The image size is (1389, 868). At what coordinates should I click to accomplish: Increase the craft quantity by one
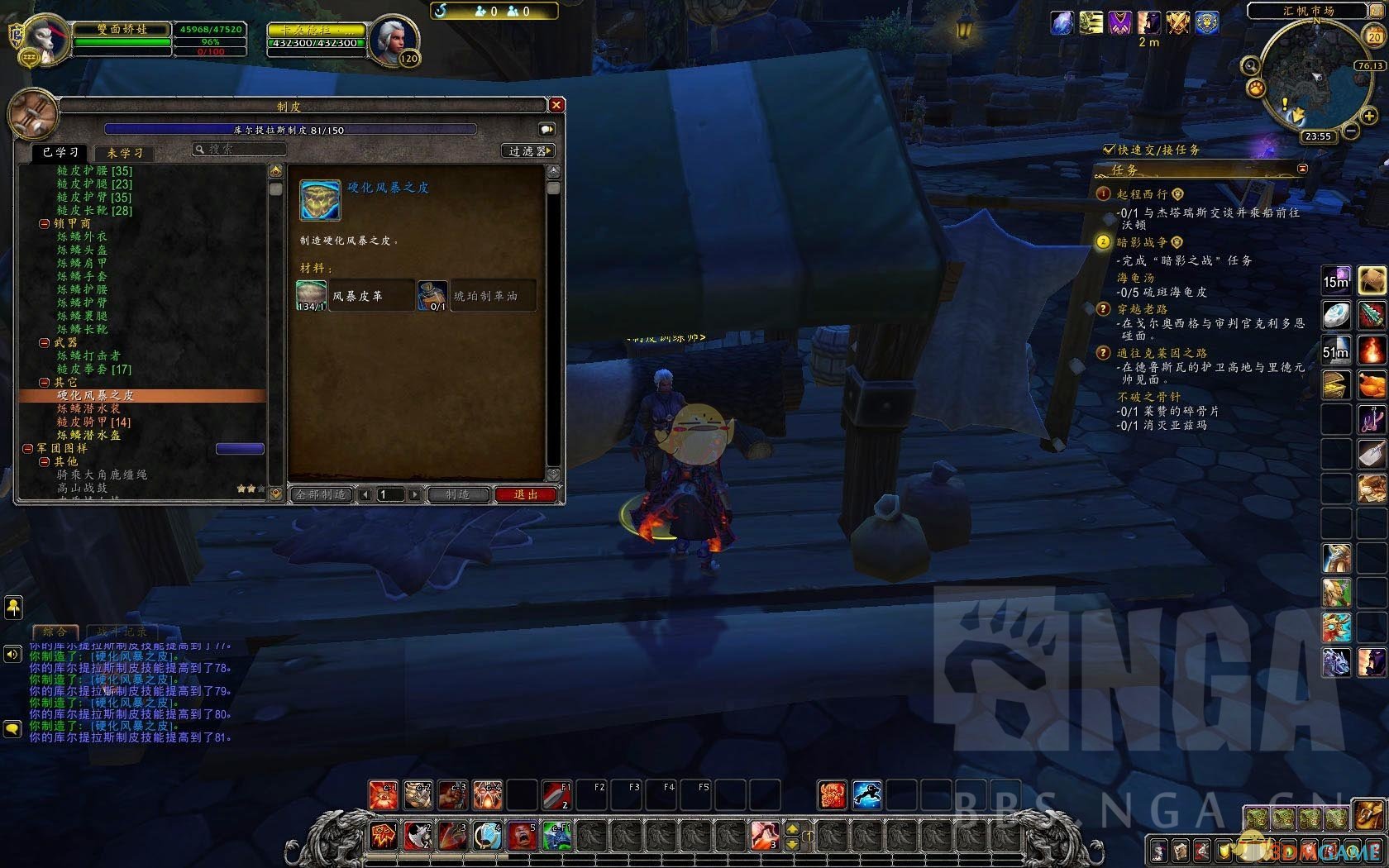414,494
